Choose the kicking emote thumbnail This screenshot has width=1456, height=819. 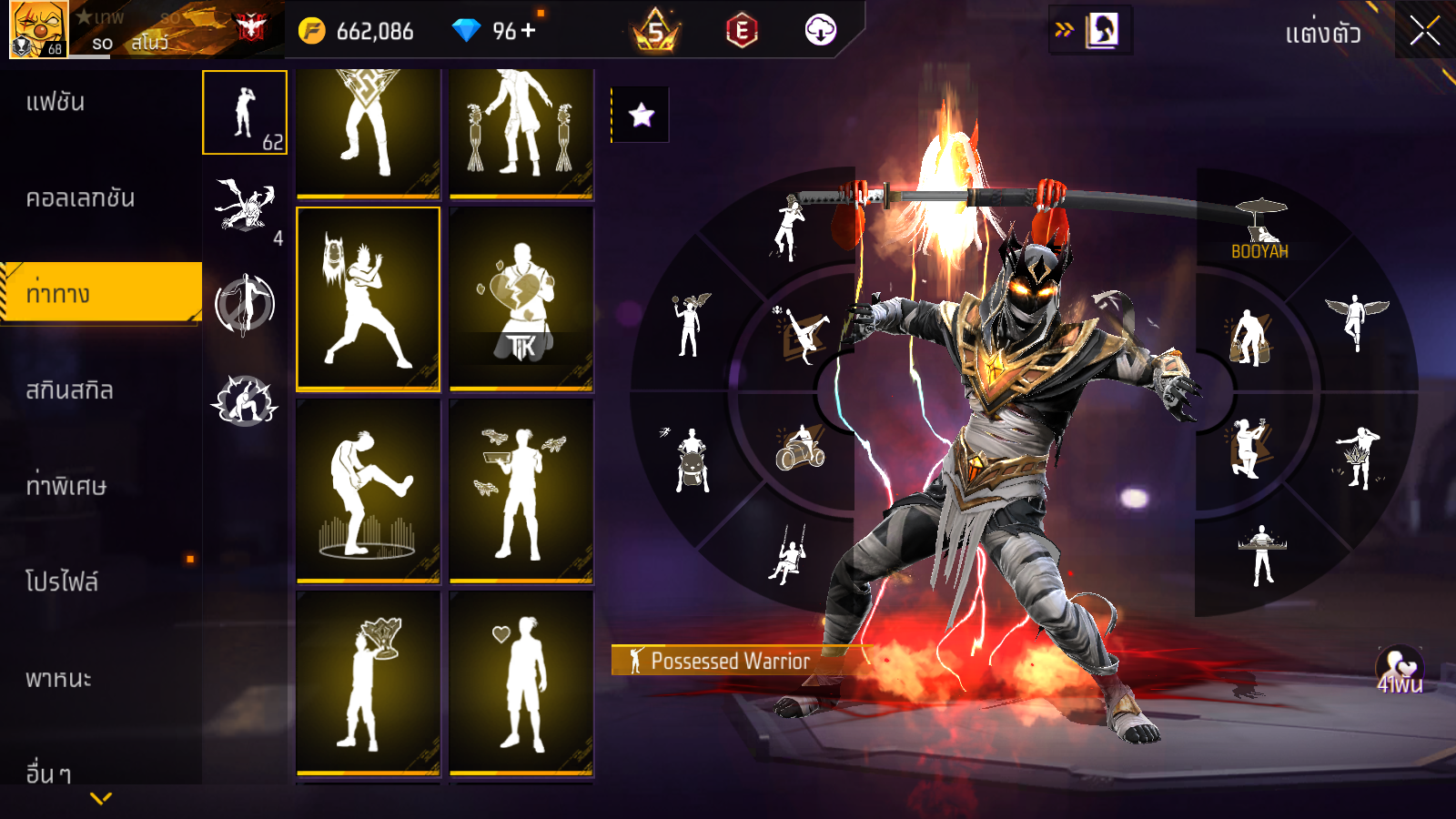tap(368, 490)
